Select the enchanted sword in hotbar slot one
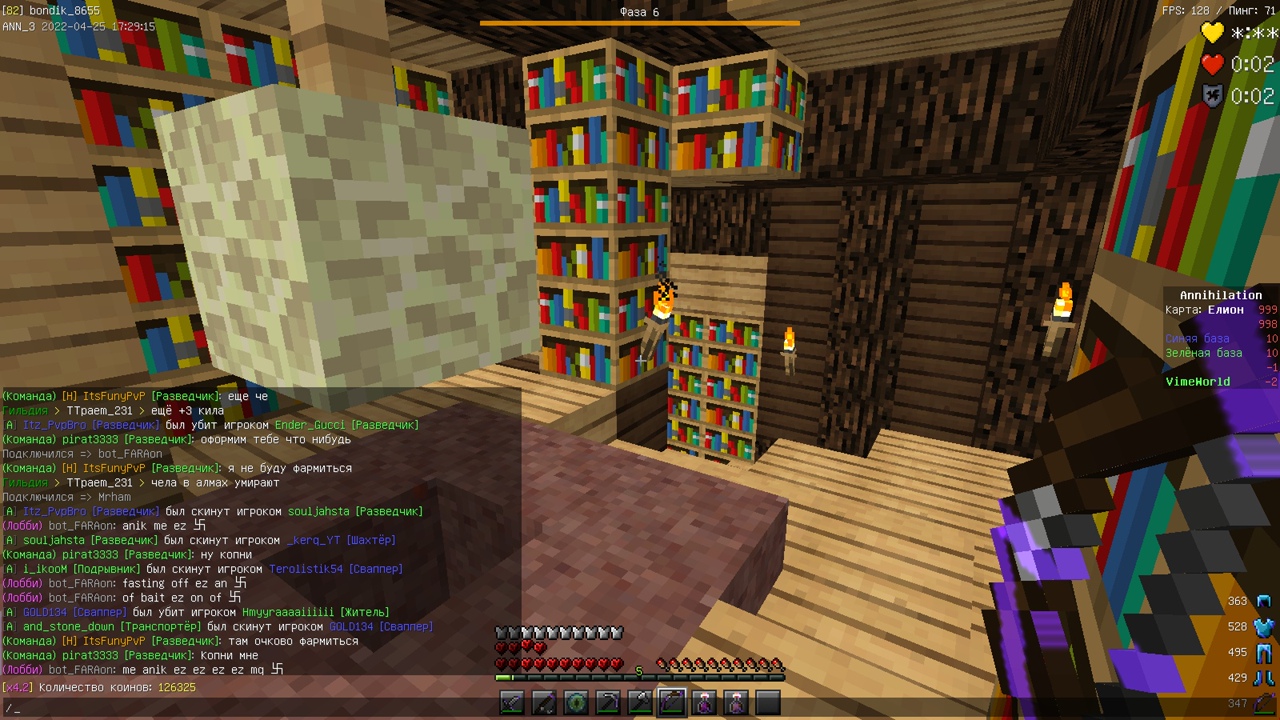Image resolution: width=1280 pixels, height=720 pixels. tap(513, 702)
